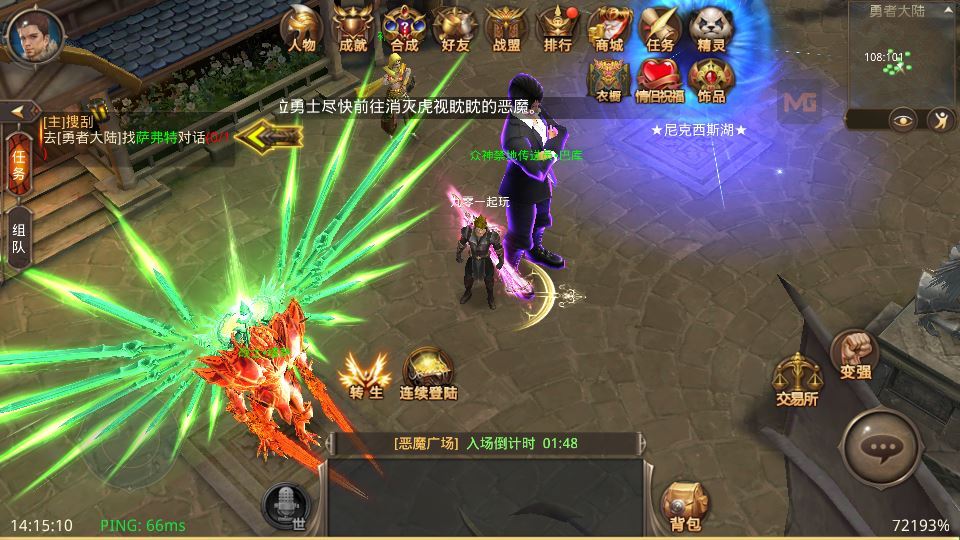Open the 饰品 accessories menu

point(711,80)
